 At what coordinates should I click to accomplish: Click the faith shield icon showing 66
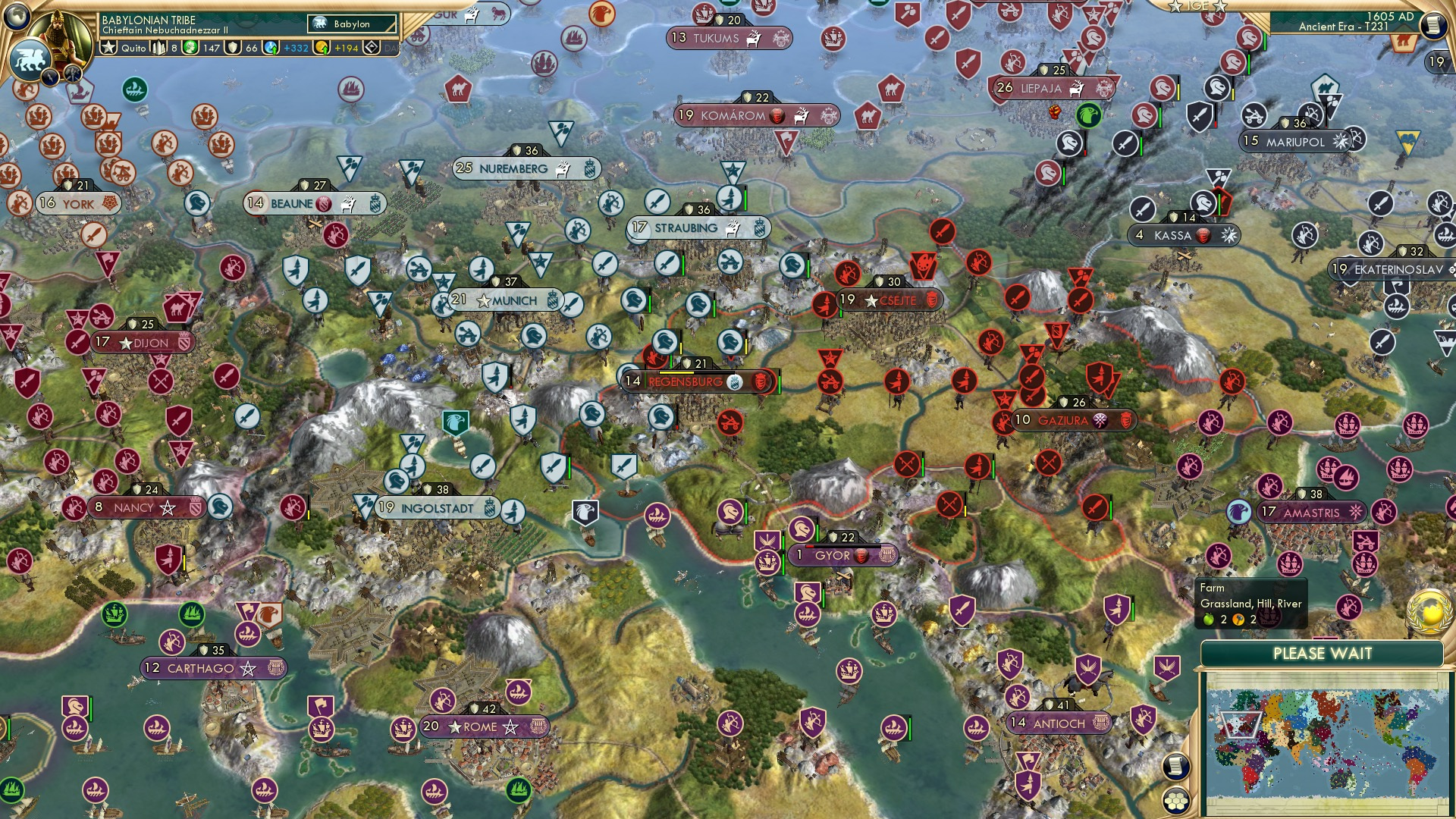234,49
